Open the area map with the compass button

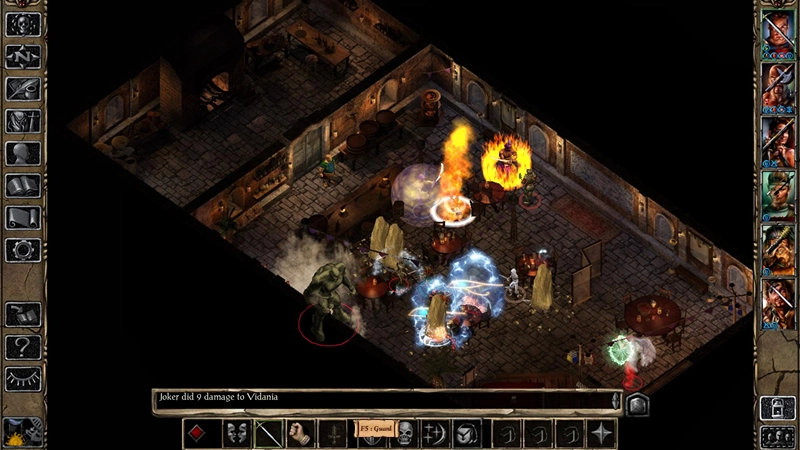pyautogui.click(x=23, y=57)
